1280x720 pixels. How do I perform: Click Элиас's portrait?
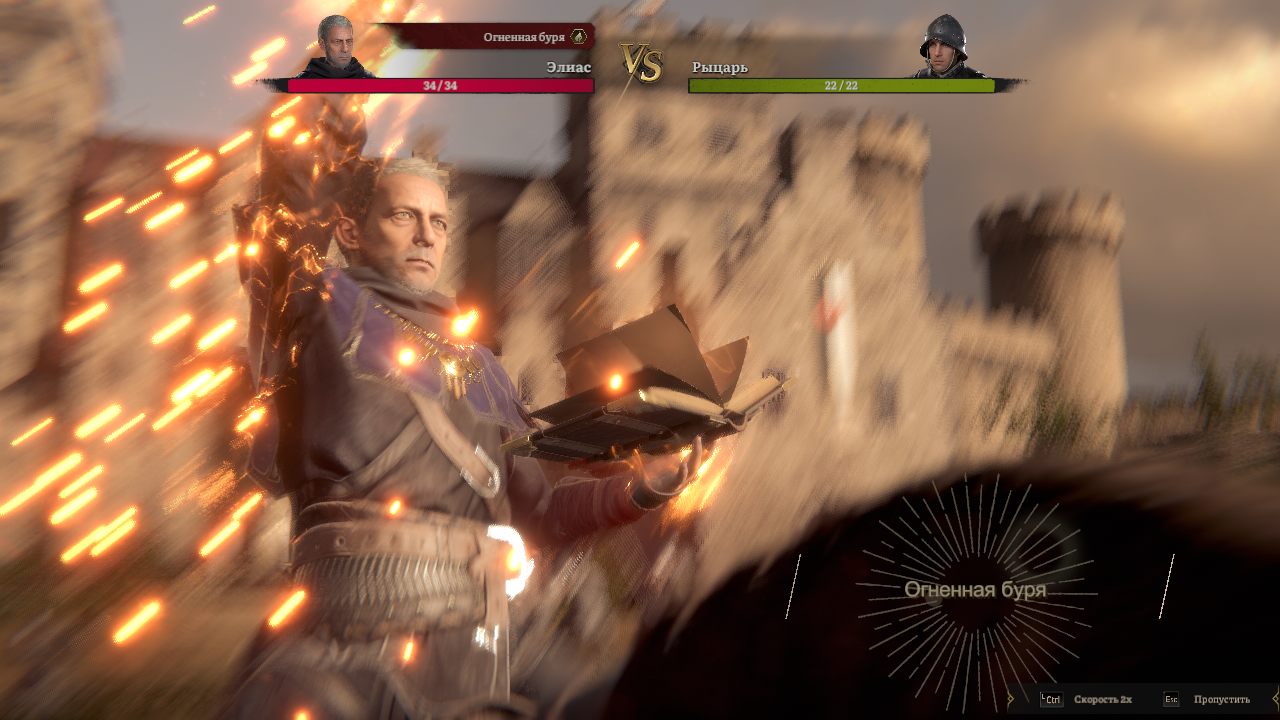337,47
